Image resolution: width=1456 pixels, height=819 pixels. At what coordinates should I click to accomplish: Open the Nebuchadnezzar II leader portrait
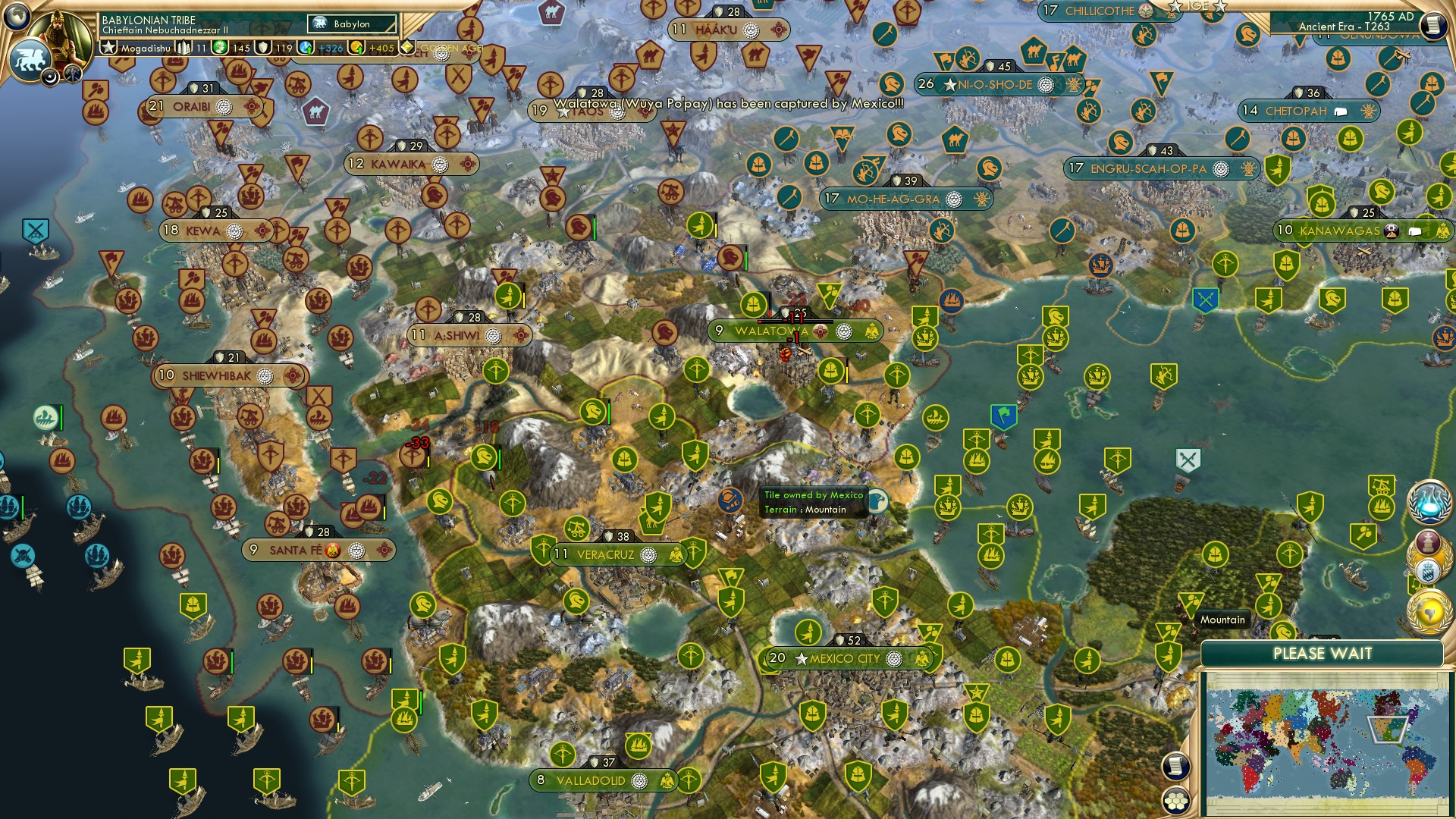59,38
